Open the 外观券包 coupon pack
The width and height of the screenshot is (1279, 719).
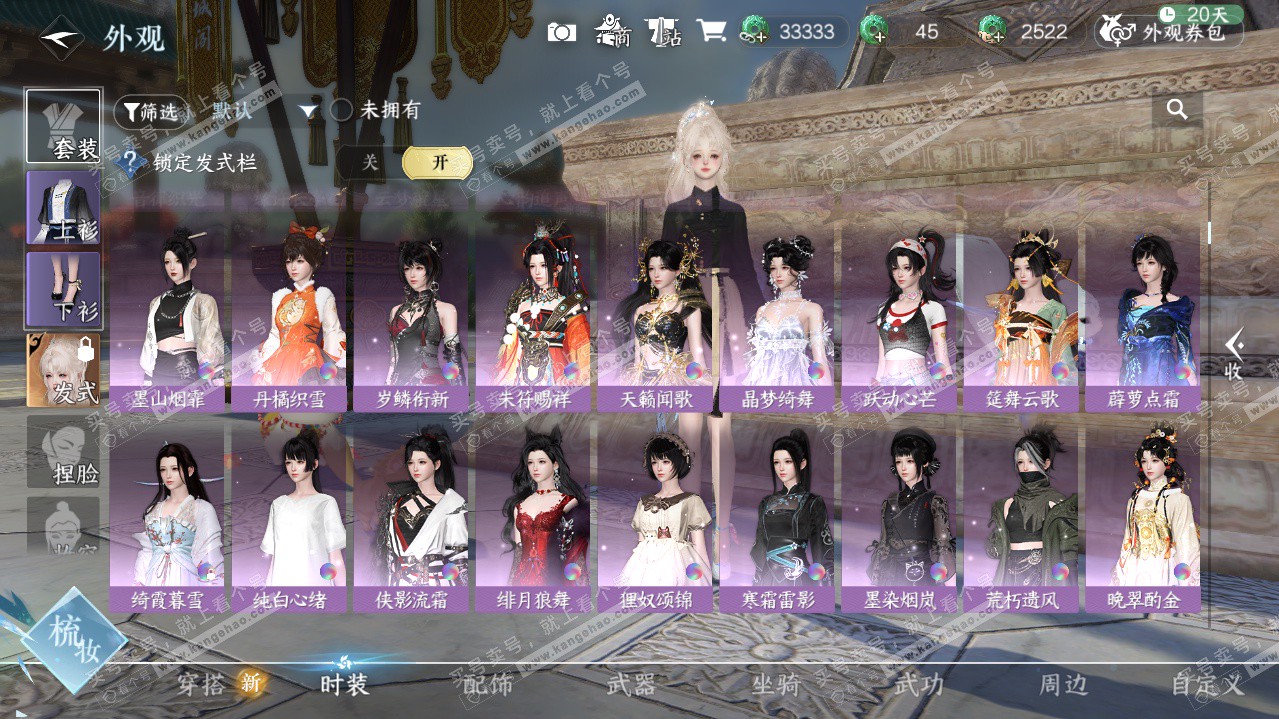click(x=1169, y=32)
